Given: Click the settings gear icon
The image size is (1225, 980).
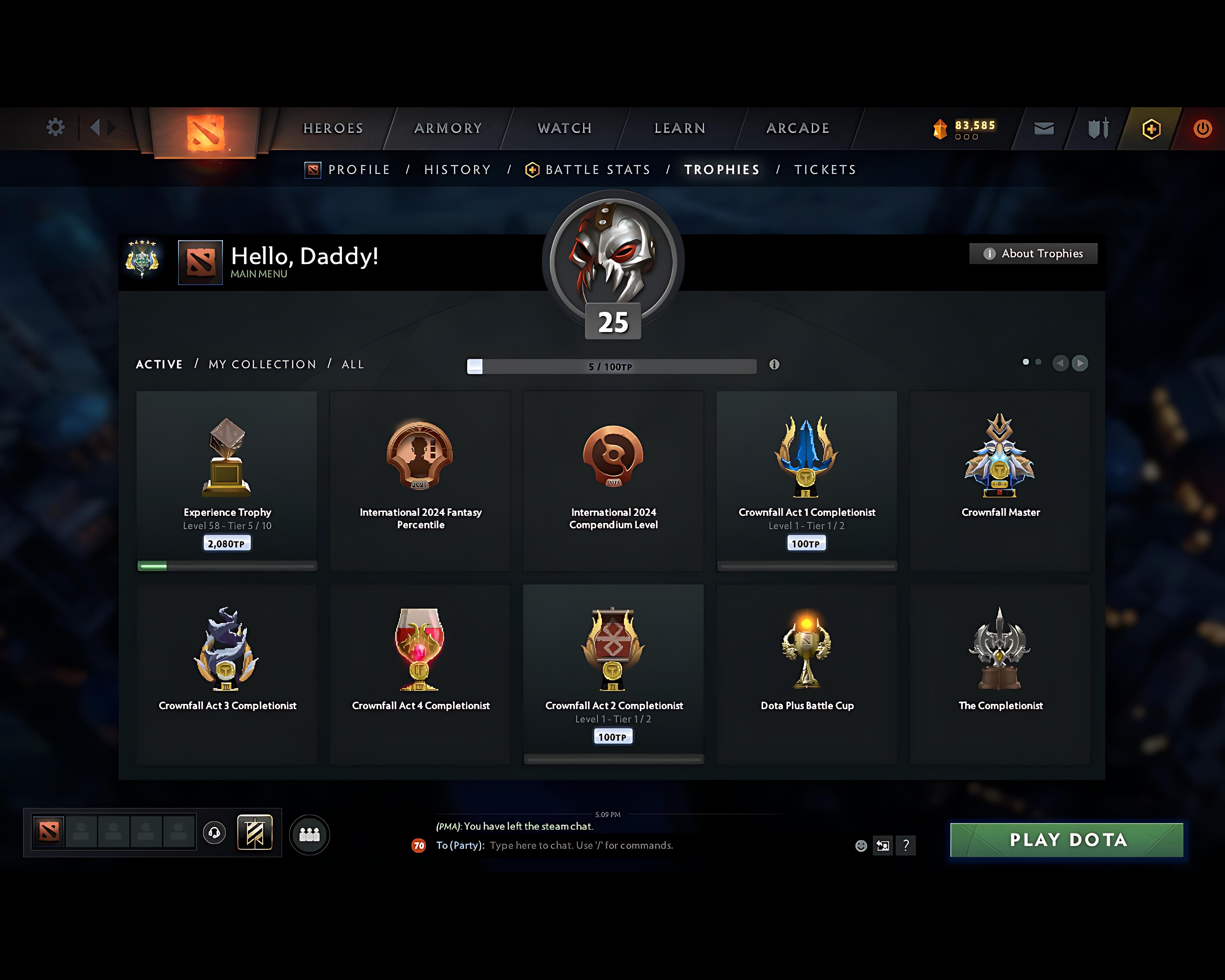Looking at the screenshot, I should coord(55,127).
